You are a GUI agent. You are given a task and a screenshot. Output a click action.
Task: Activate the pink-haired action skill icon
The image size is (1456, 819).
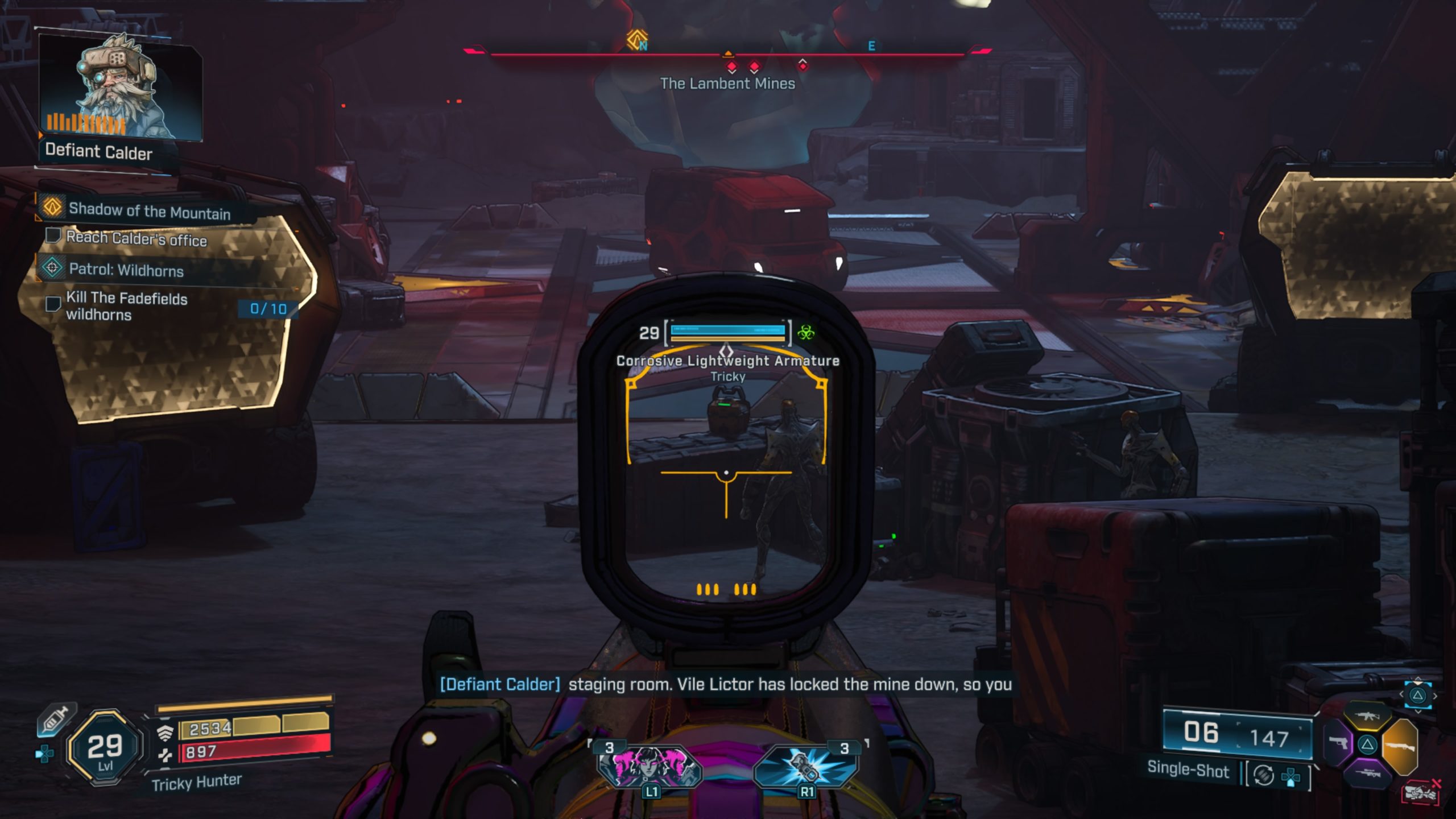651,764
